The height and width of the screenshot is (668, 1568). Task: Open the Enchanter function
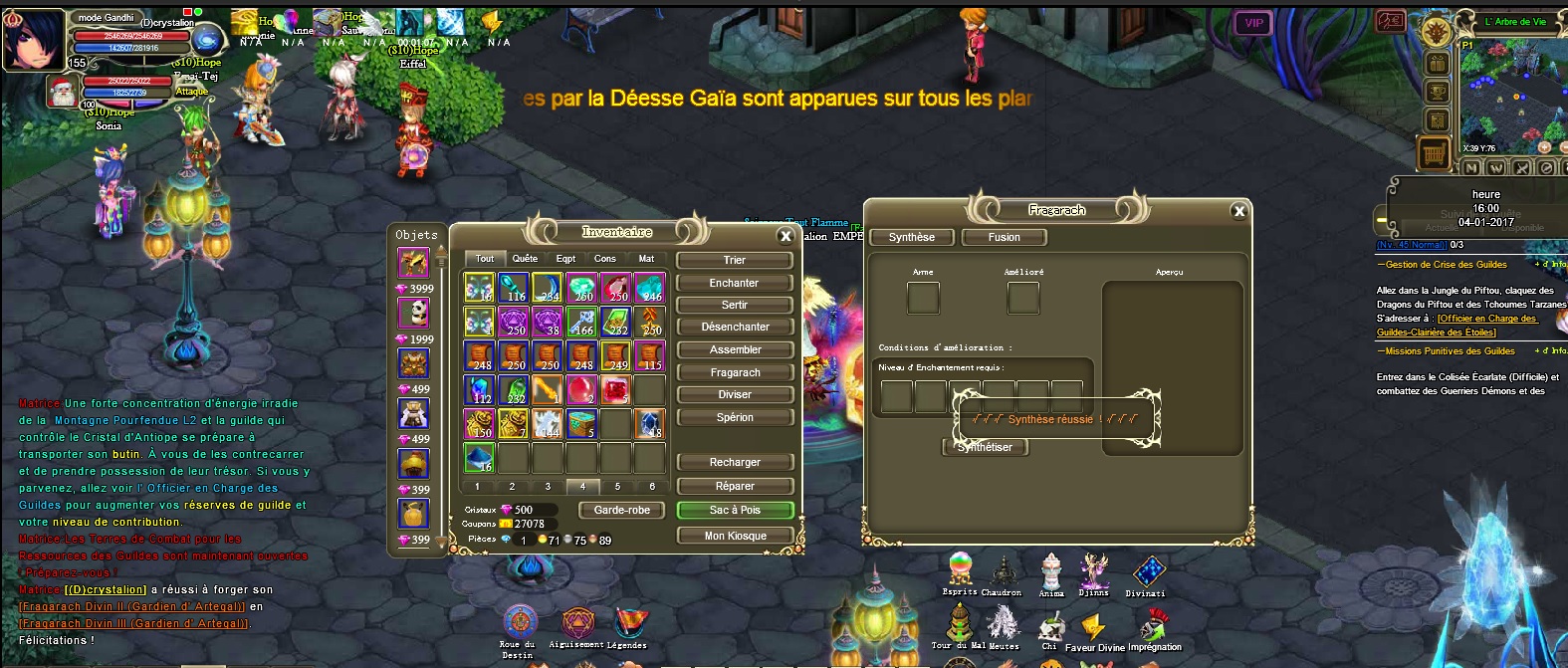pyautogui.click(x=735, y=283)
